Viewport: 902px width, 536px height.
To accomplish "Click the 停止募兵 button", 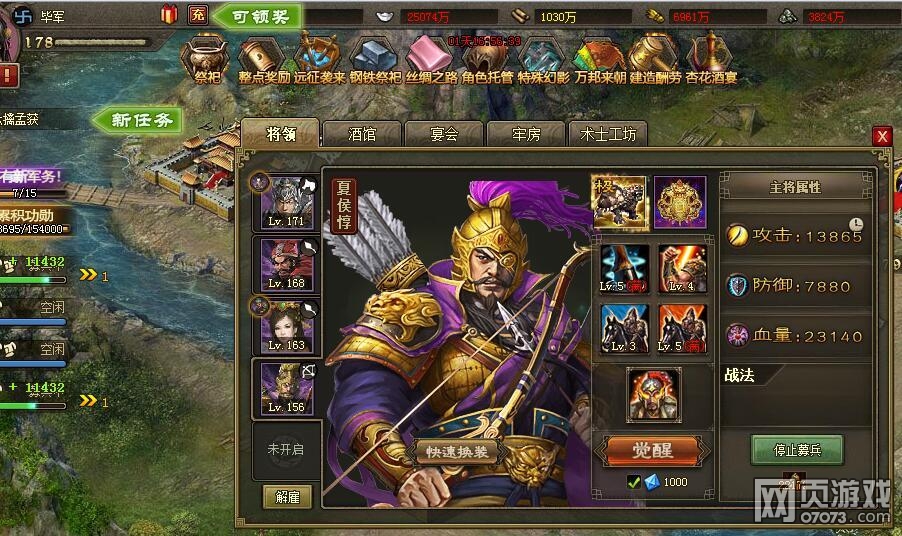I will (x=796, y=449).
